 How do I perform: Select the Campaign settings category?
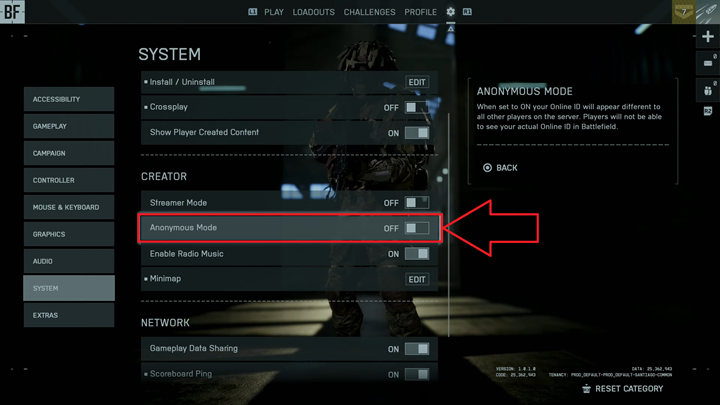tap(69, 153)
